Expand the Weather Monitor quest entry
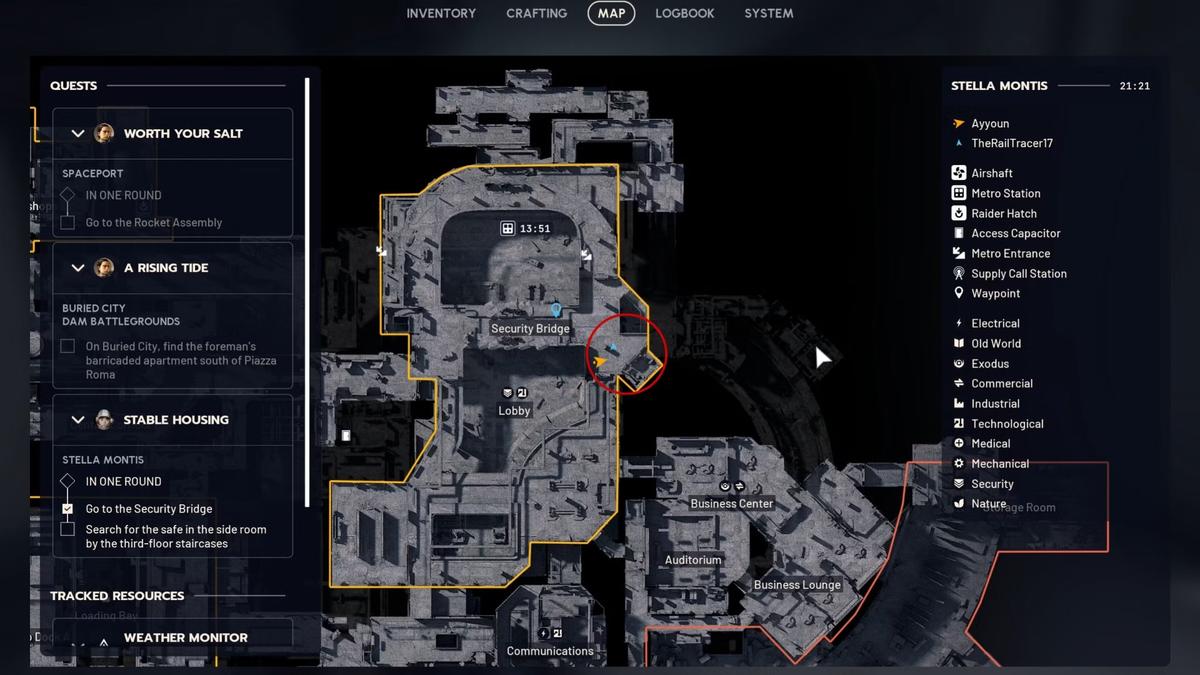 click(78, 638)
